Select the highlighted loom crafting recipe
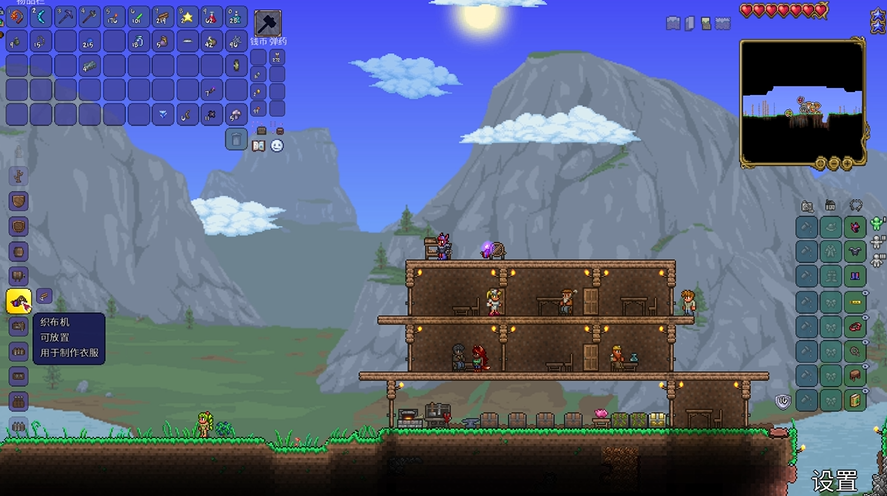Screen dimensions: 887x496 [19, 298]
